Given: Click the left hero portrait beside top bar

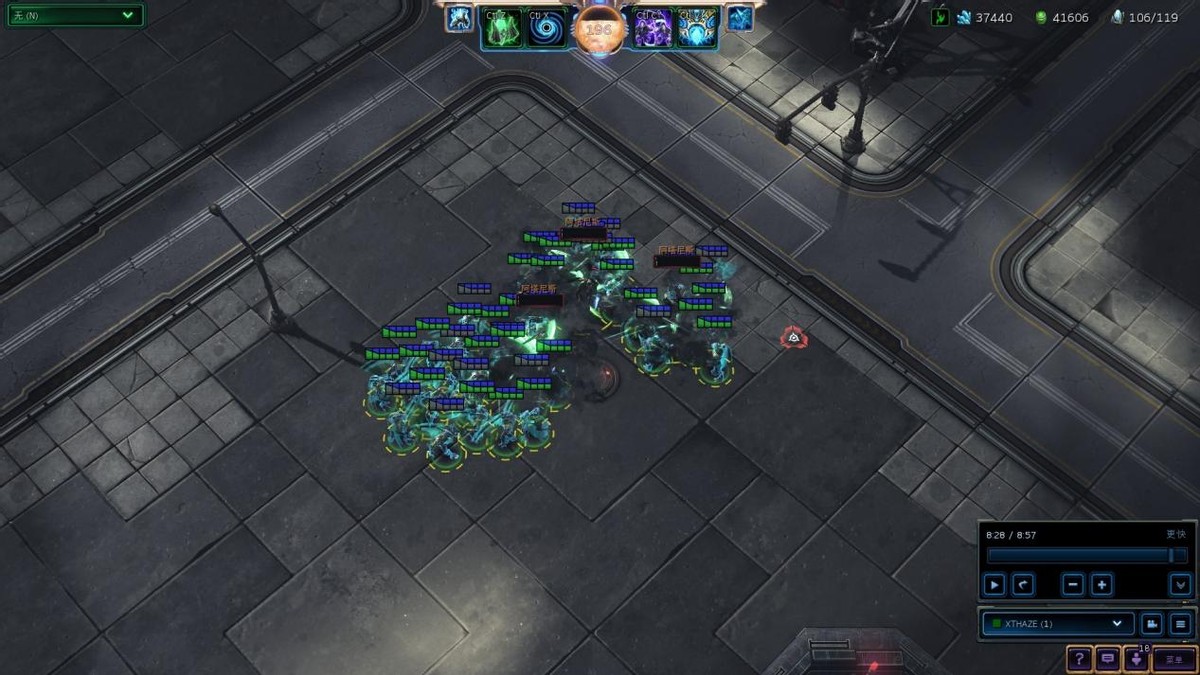Looking at the screenshot, I should click(460, 18).
